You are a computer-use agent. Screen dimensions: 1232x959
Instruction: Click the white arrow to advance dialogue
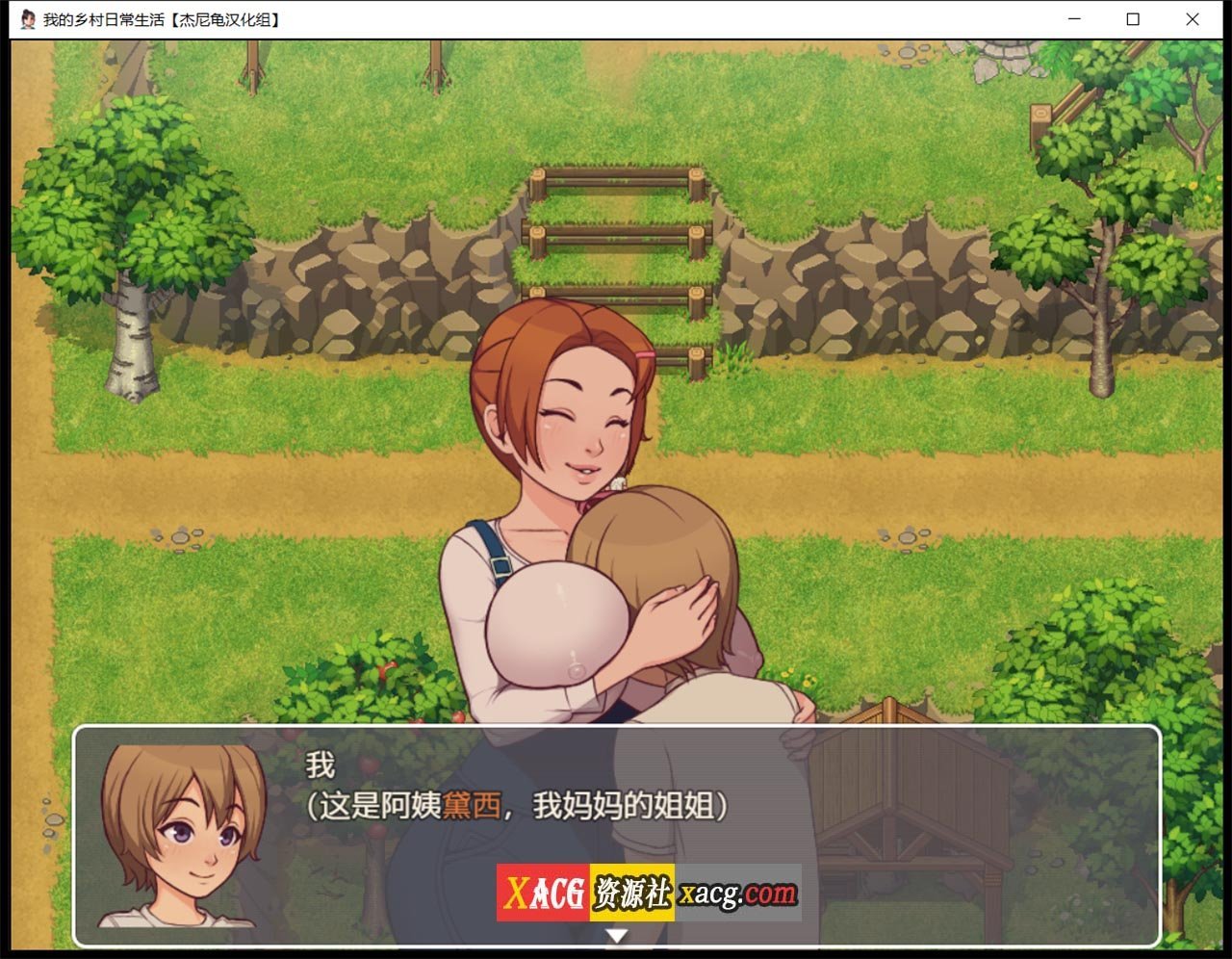coord(616,932)
